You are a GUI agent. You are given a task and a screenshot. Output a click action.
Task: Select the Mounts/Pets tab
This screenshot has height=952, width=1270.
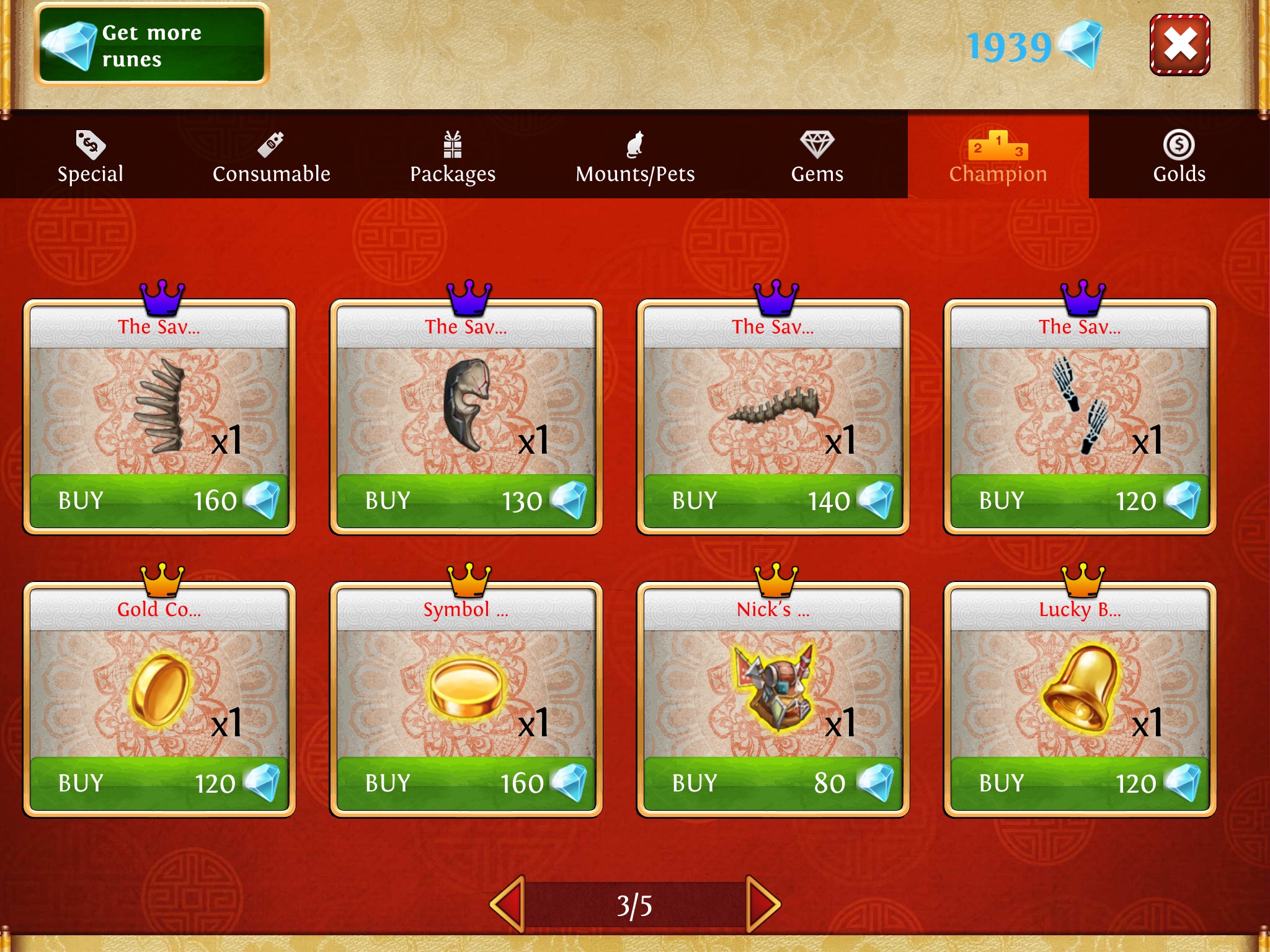tap(635, 157)
